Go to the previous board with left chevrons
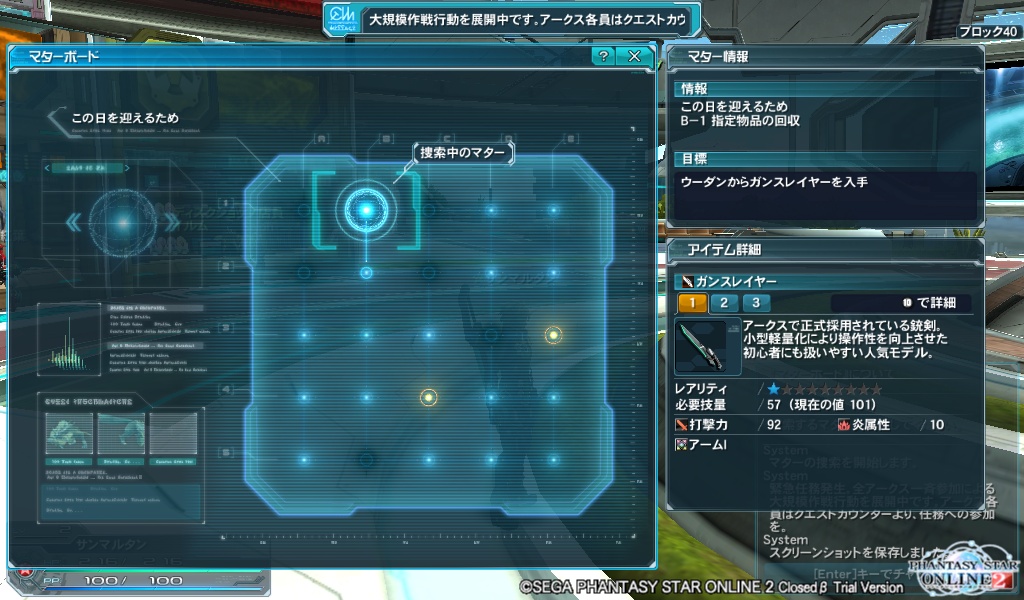The width and height of the screenshot is (1024, 600). tap(73, 222)
